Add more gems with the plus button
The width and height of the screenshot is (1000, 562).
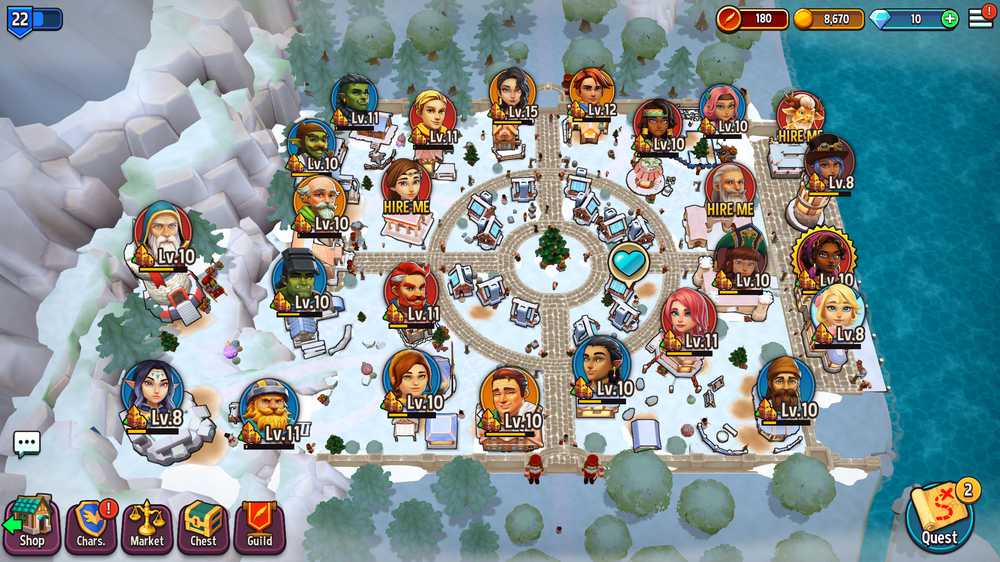point(949,19)
